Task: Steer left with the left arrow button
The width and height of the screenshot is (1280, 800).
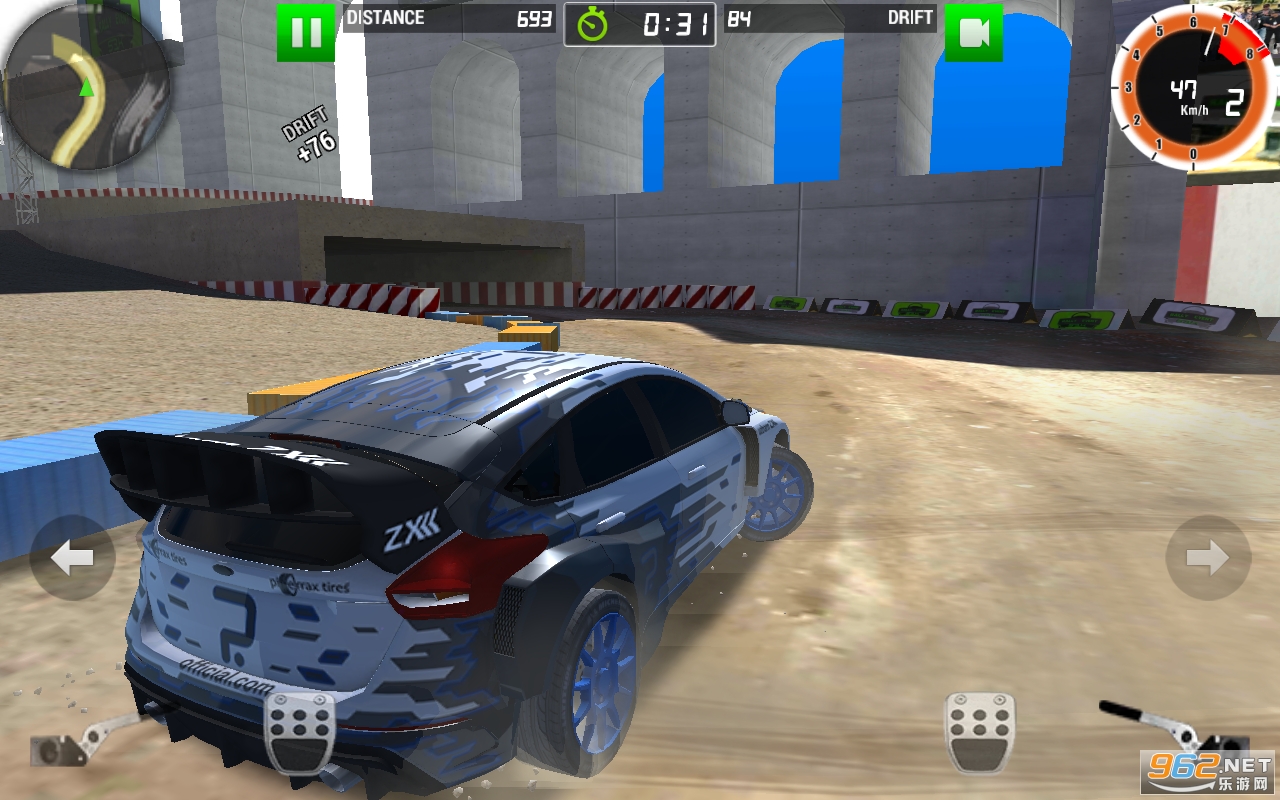Action: pos(72,558)
